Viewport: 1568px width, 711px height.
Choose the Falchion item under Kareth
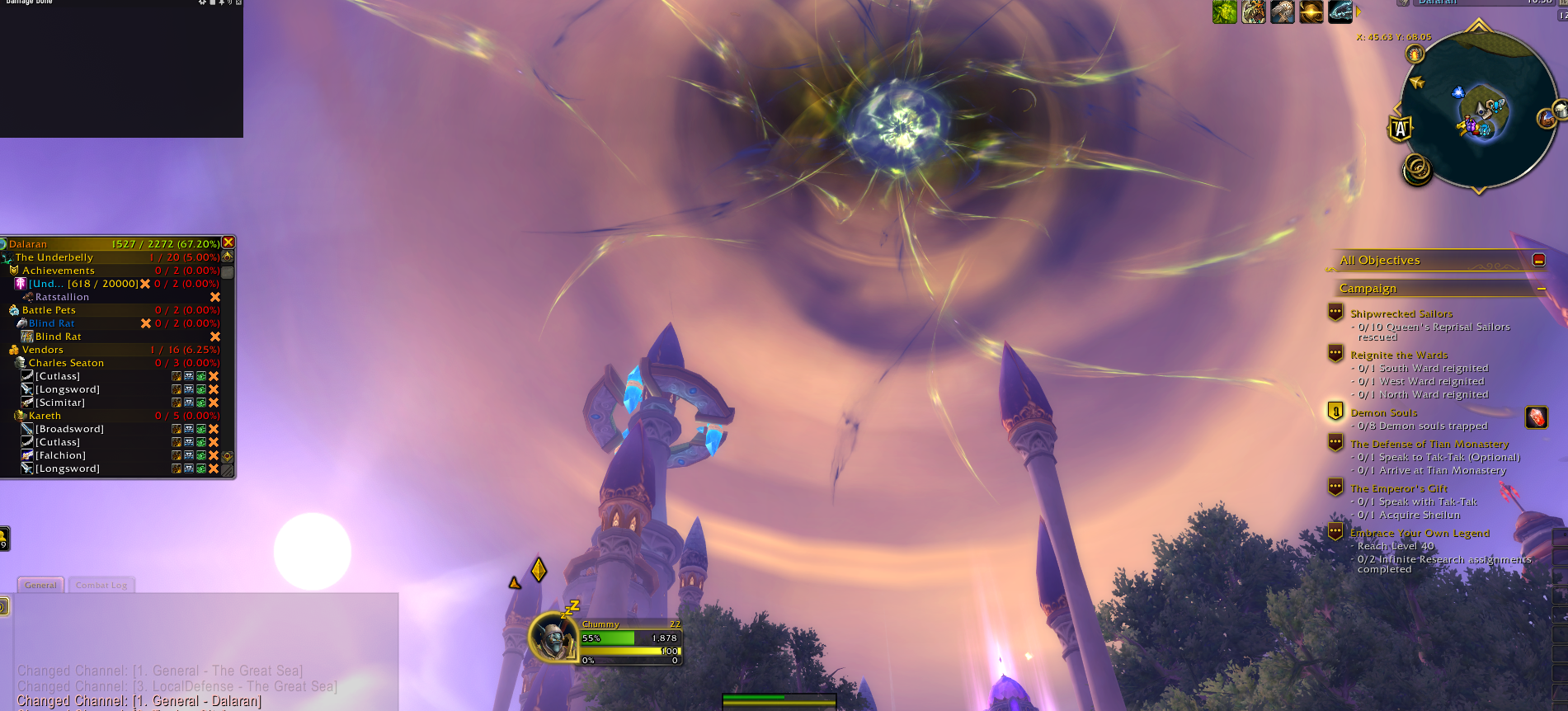pyautogui.click(x=60, y=455)
